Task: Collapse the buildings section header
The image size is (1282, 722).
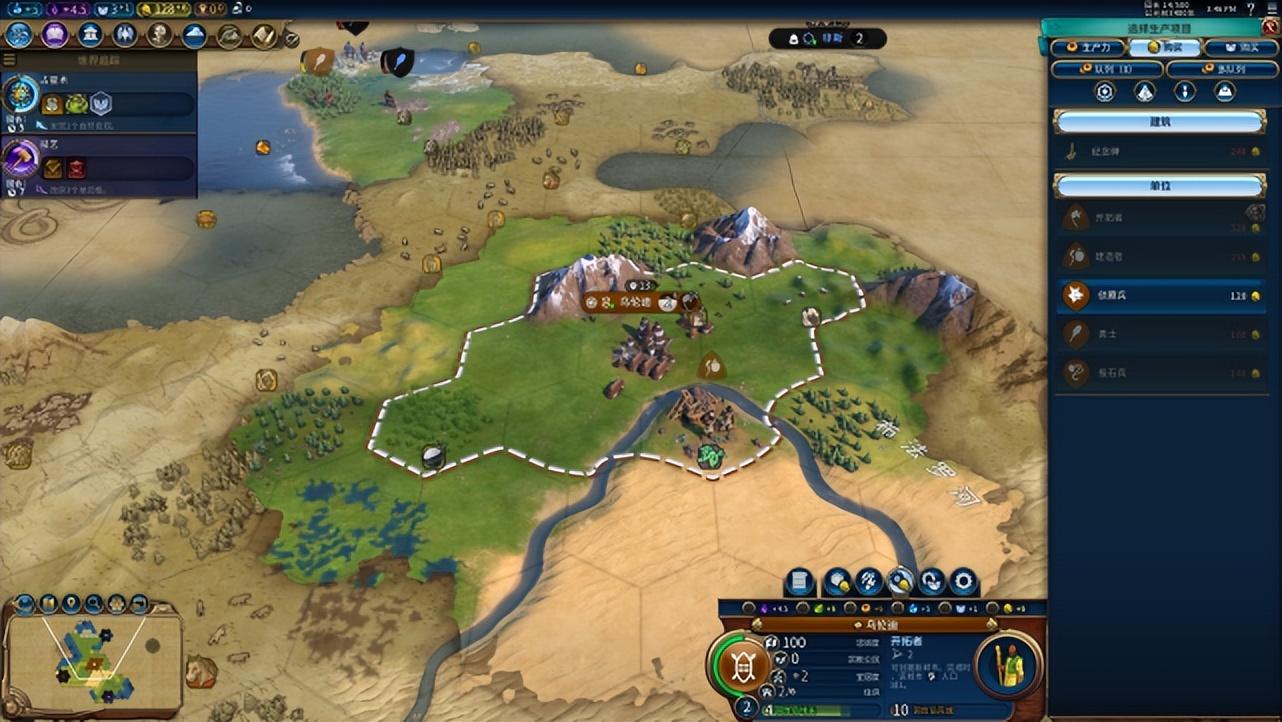Action: click(x=1159, y=122)
